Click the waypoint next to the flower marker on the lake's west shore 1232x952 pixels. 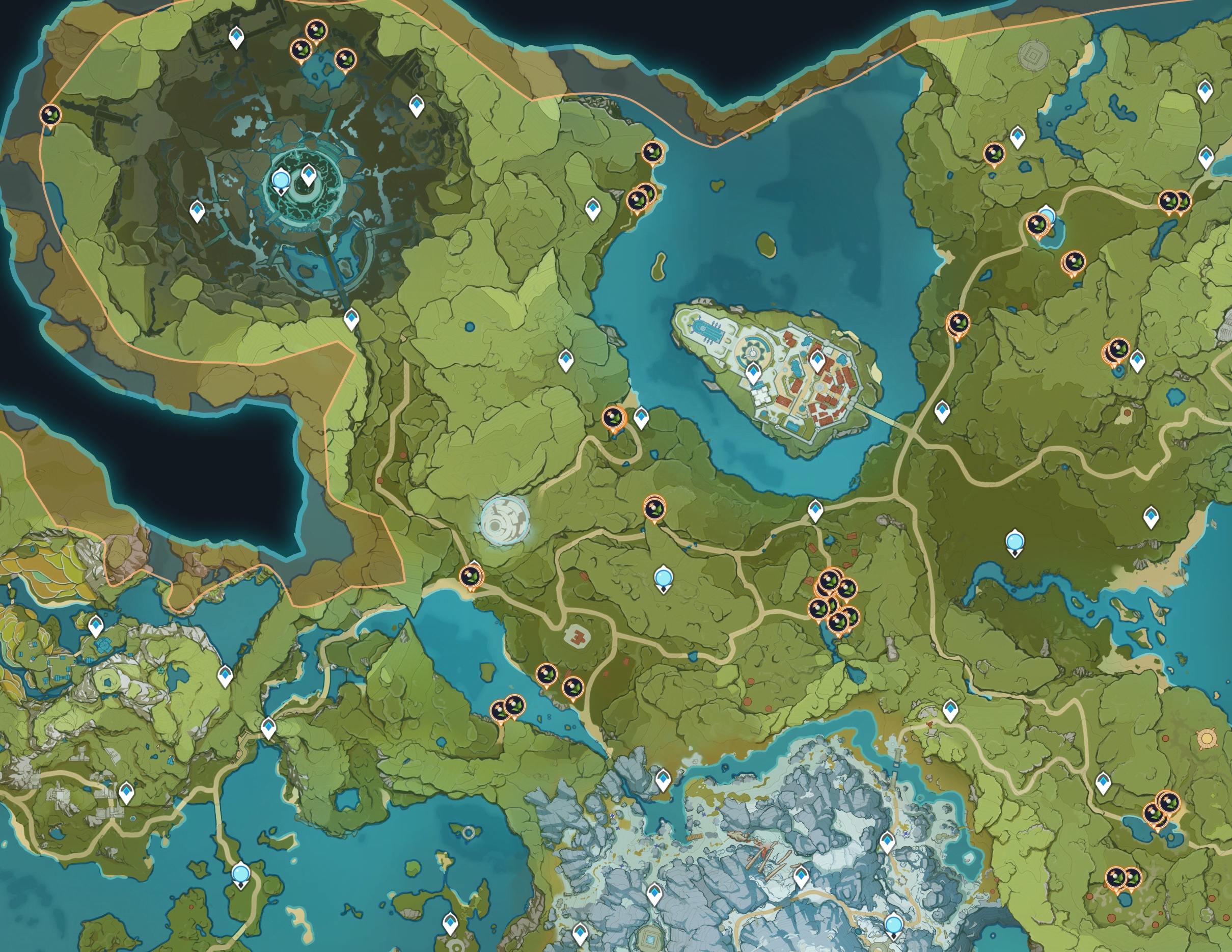click(641, 418)
